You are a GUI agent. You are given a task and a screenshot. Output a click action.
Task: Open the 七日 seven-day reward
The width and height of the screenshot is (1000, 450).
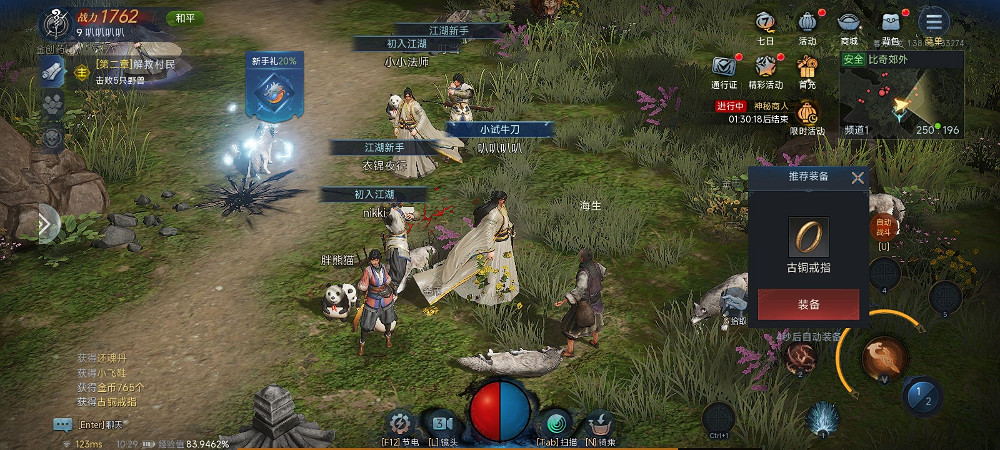coord(766,23)
